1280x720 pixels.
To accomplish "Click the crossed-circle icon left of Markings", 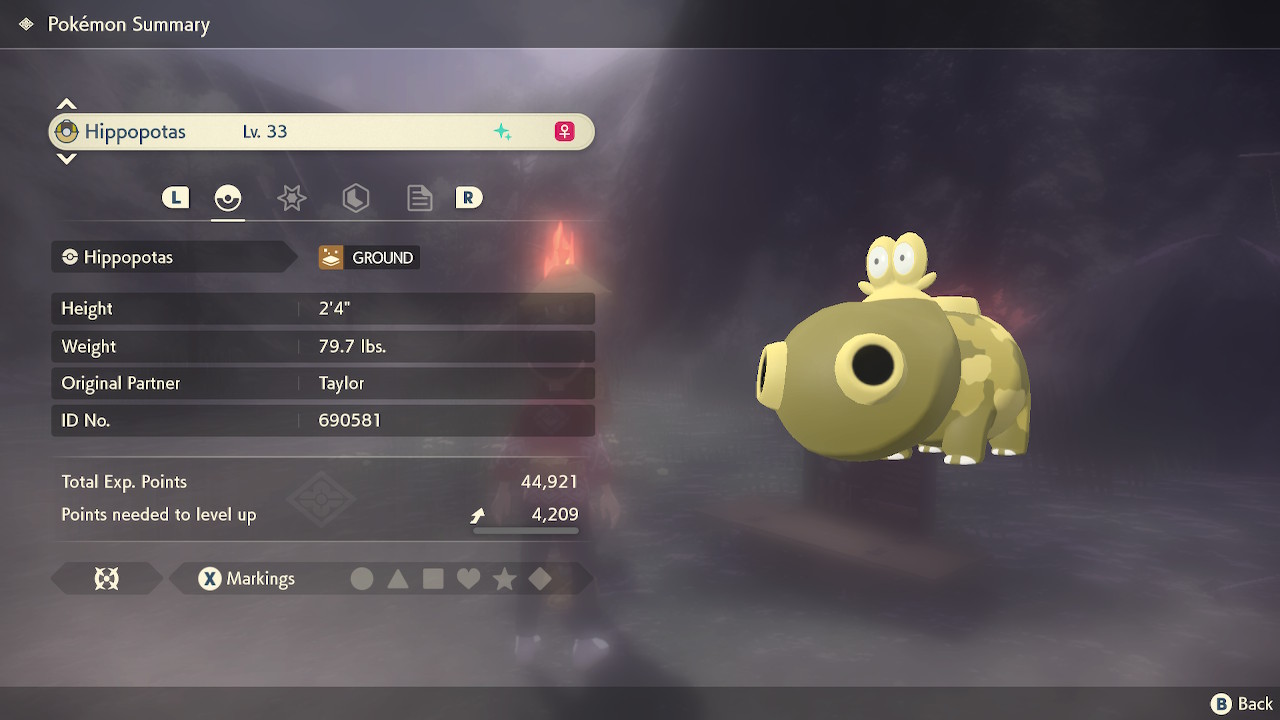I will pyautogui.click(x=107, y=579).
